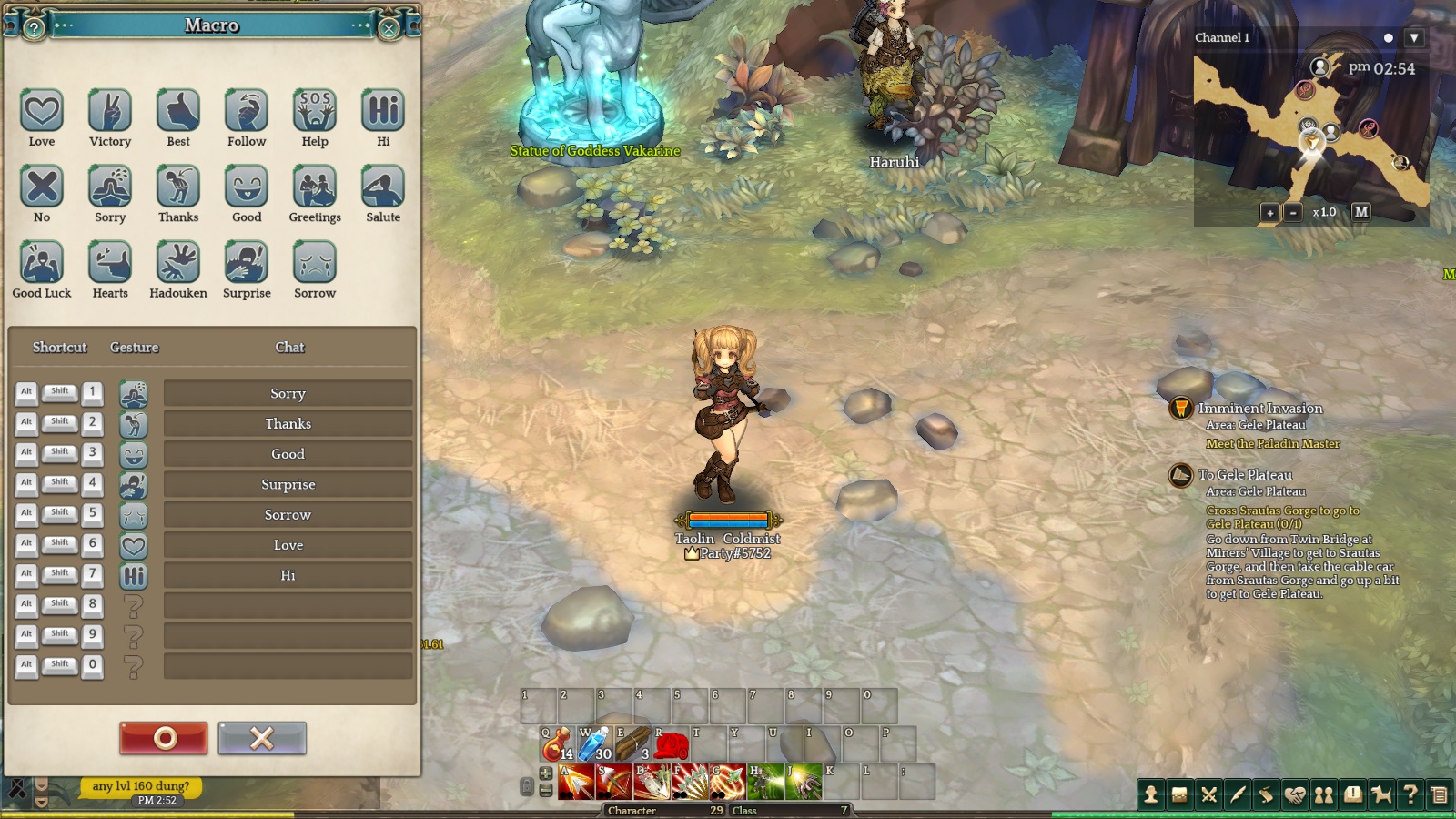1456x819 pixels.
Task: Select the Good Luck gesture
Action: coord(42,263)
